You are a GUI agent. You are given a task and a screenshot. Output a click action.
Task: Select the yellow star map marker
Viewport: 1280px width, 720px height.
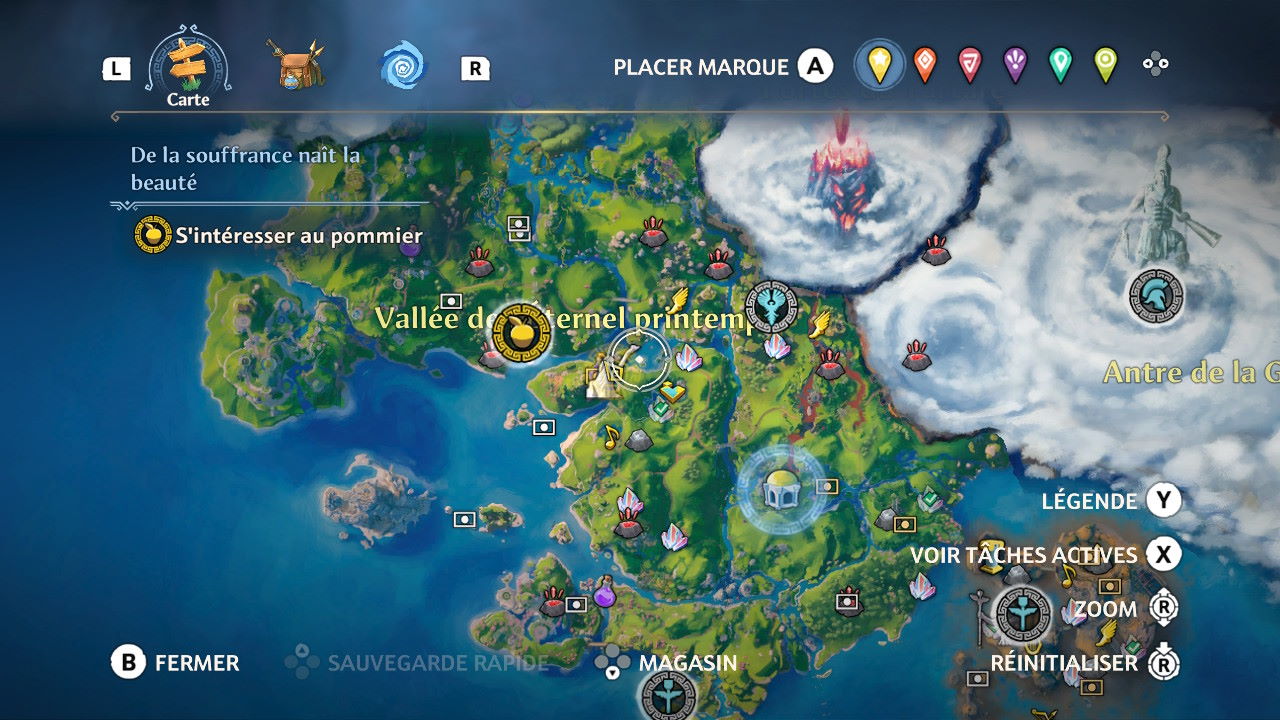[879, 66]
